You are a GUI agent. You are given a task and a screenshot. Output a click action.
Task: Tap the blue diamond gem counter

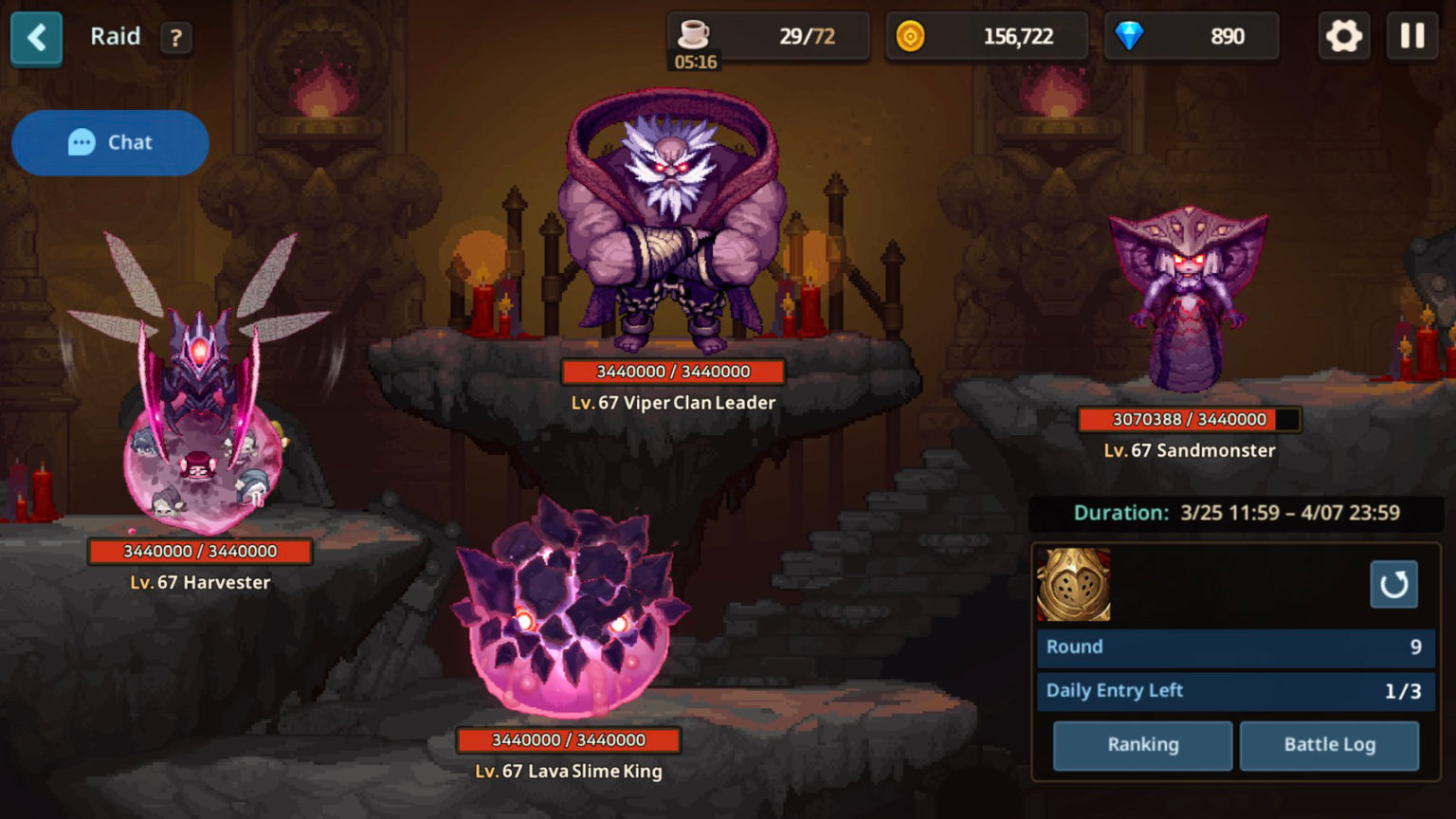point(1191,37)
